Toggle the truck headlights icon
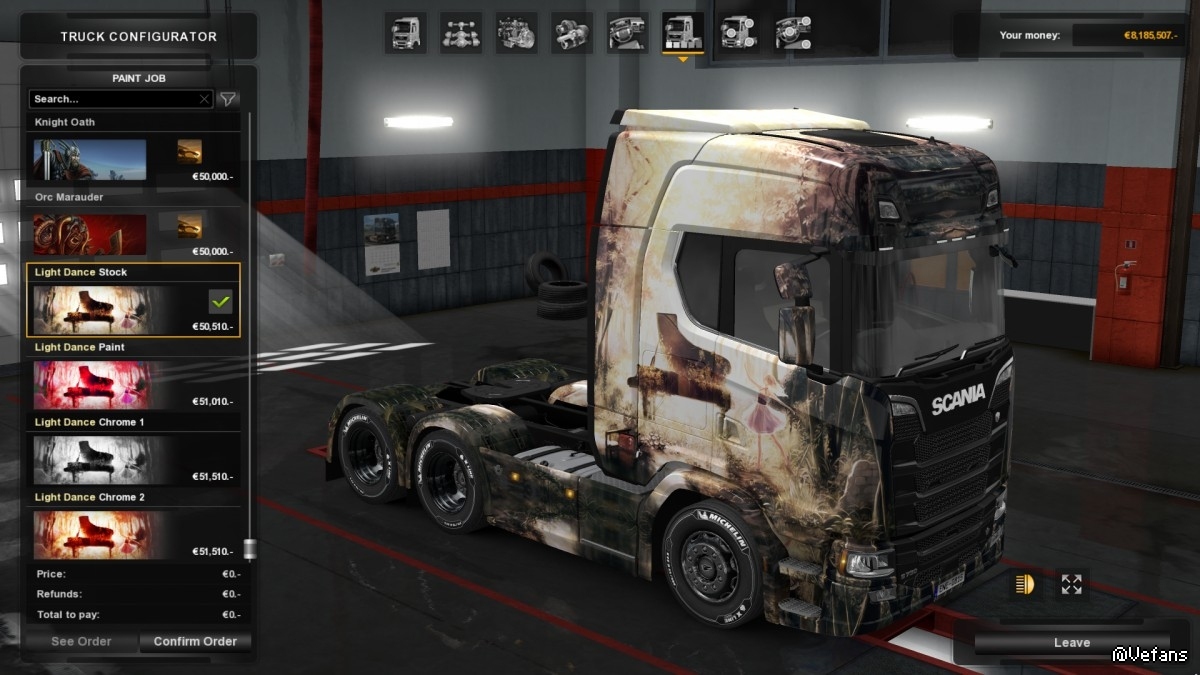 point(1023,585)
